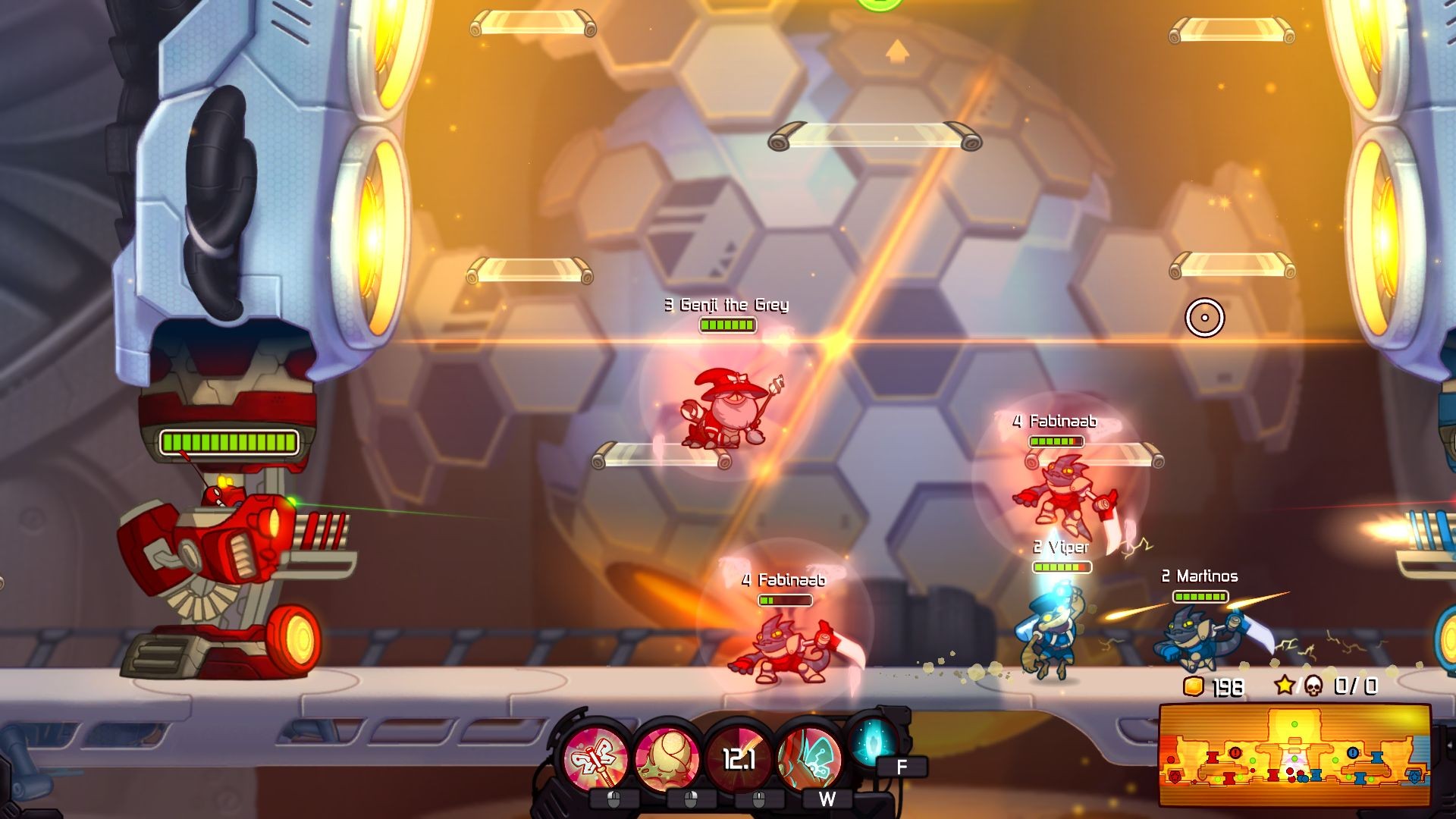Toggle the W keybind label on the skill bar
1456x819 pixels.
click(x=828, y=798)
